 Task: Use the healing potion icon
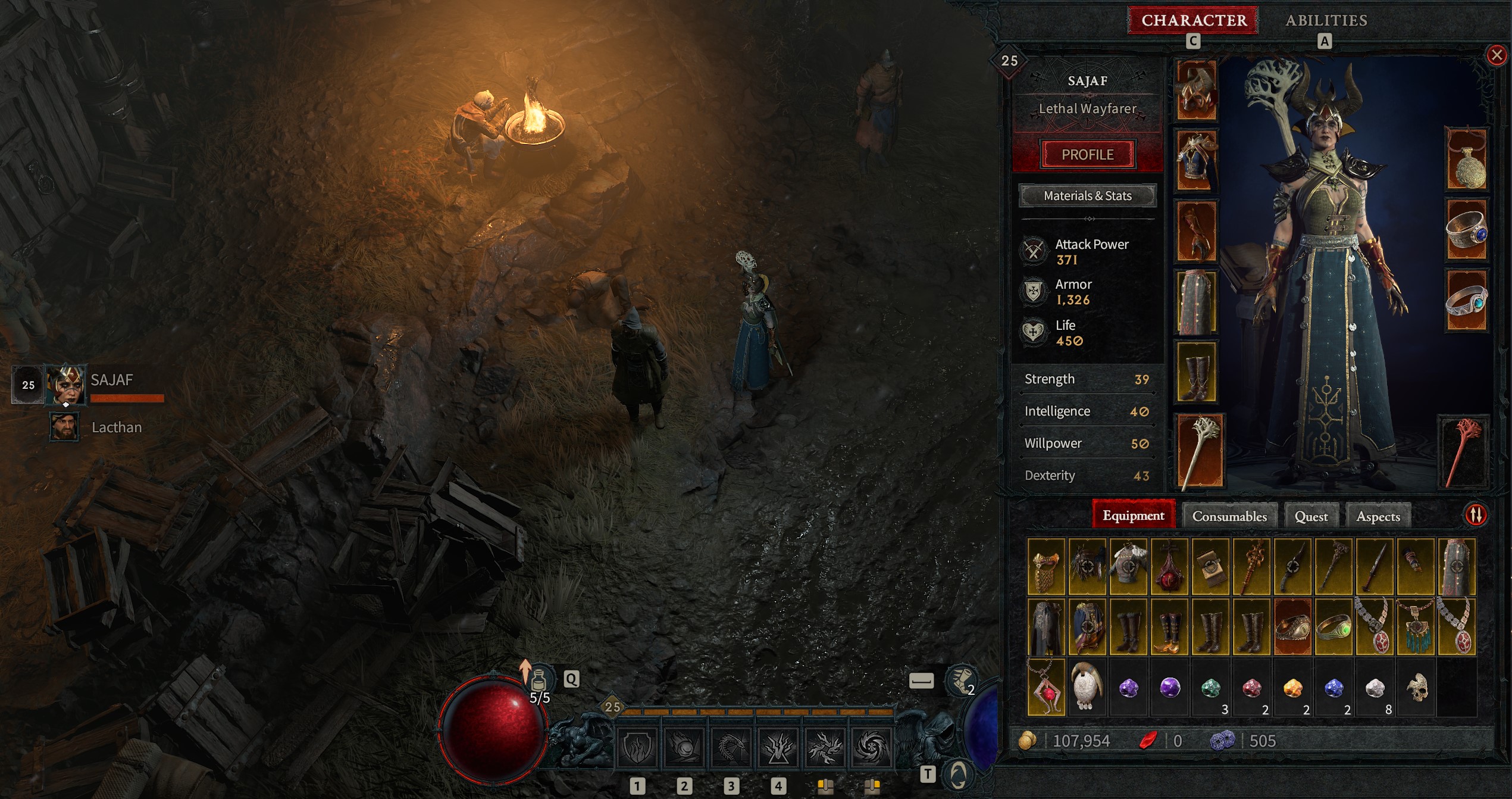539,679
